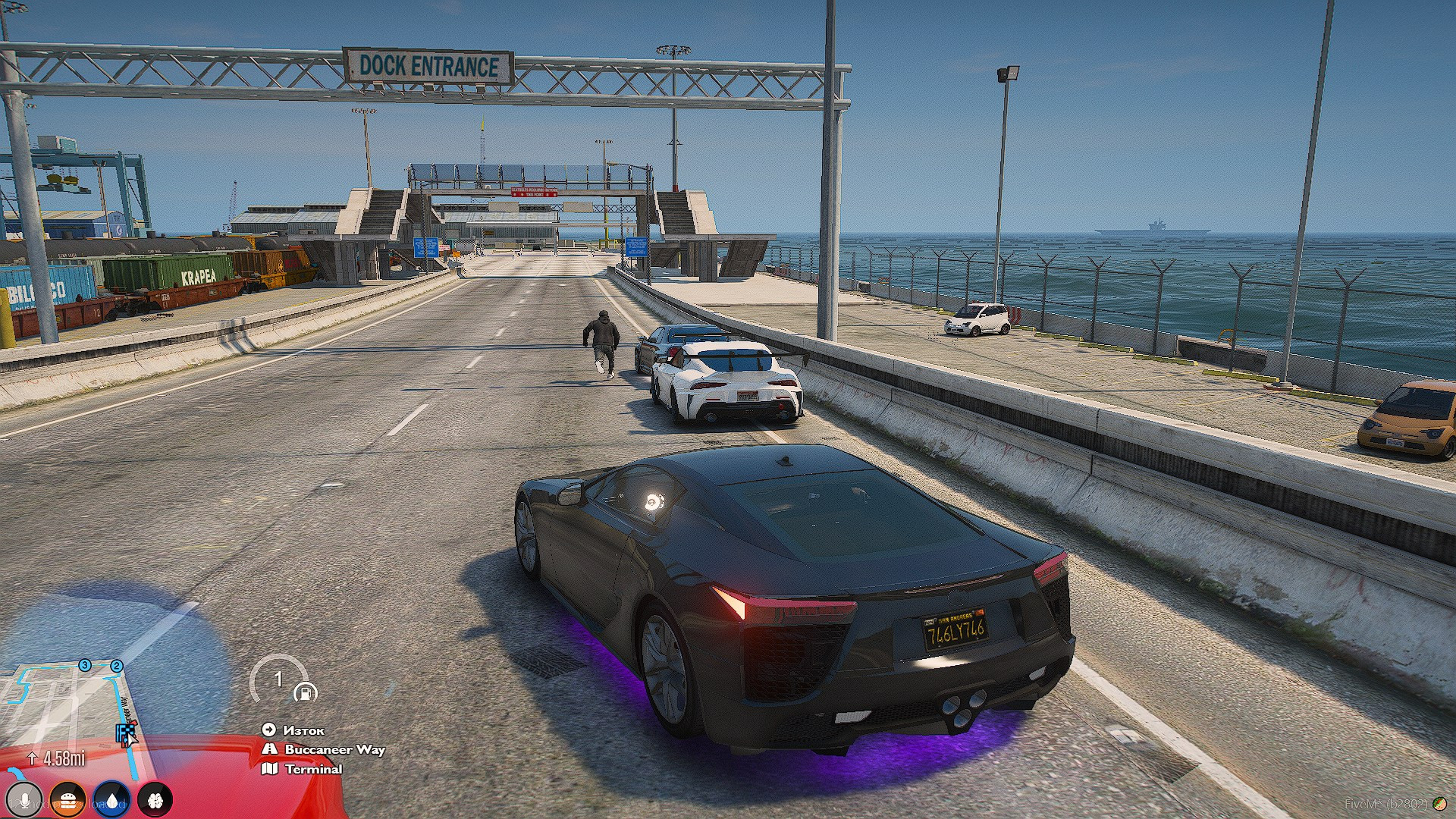Click the compass direction arrow icon
The width and height of the screenshot is (1456, 819).
[x=268, y=730]
